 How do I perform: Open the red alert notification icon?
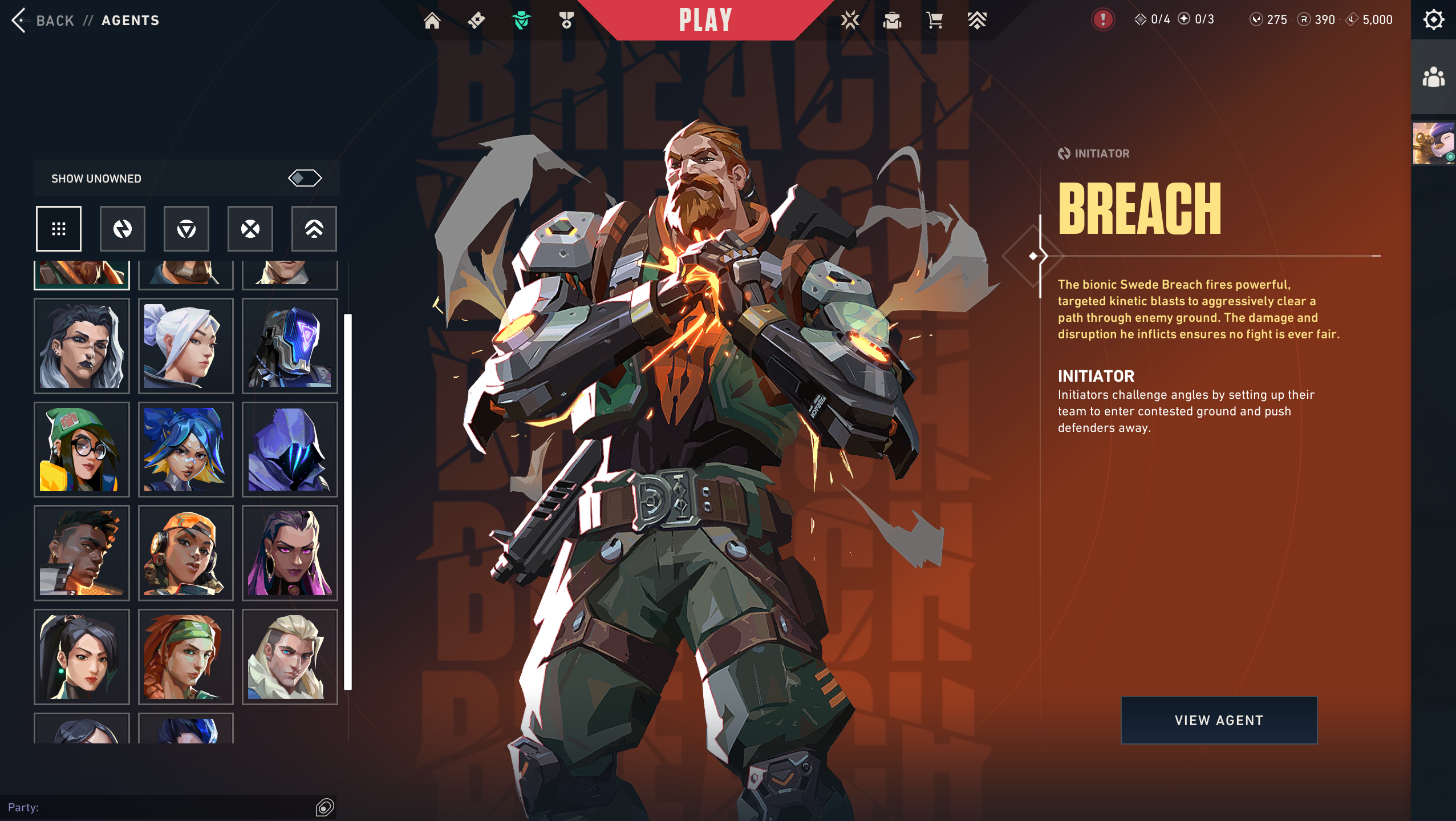pos(1102,20)
